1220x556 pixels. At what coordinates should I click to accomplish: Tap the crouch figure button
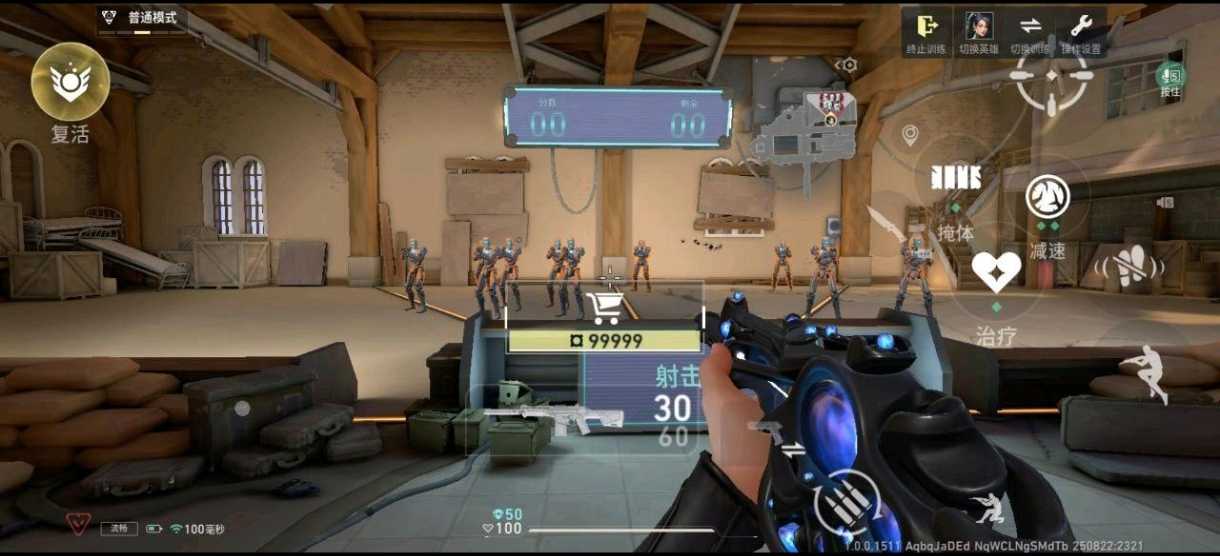coord(988,508)
